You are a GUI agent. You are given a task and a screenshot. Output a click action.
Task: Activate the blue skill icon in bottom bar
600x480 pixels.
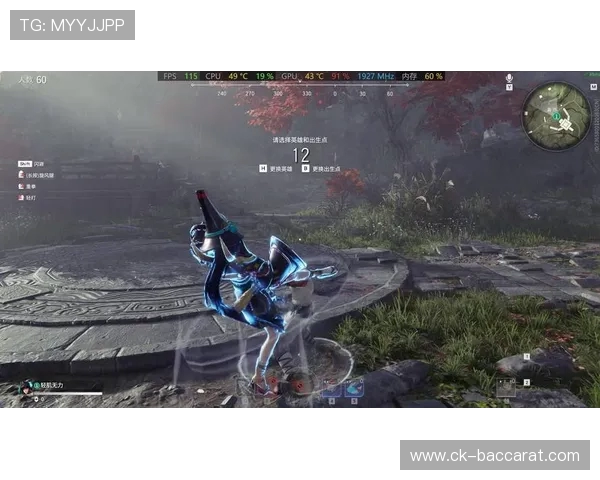tap(354, 390)
